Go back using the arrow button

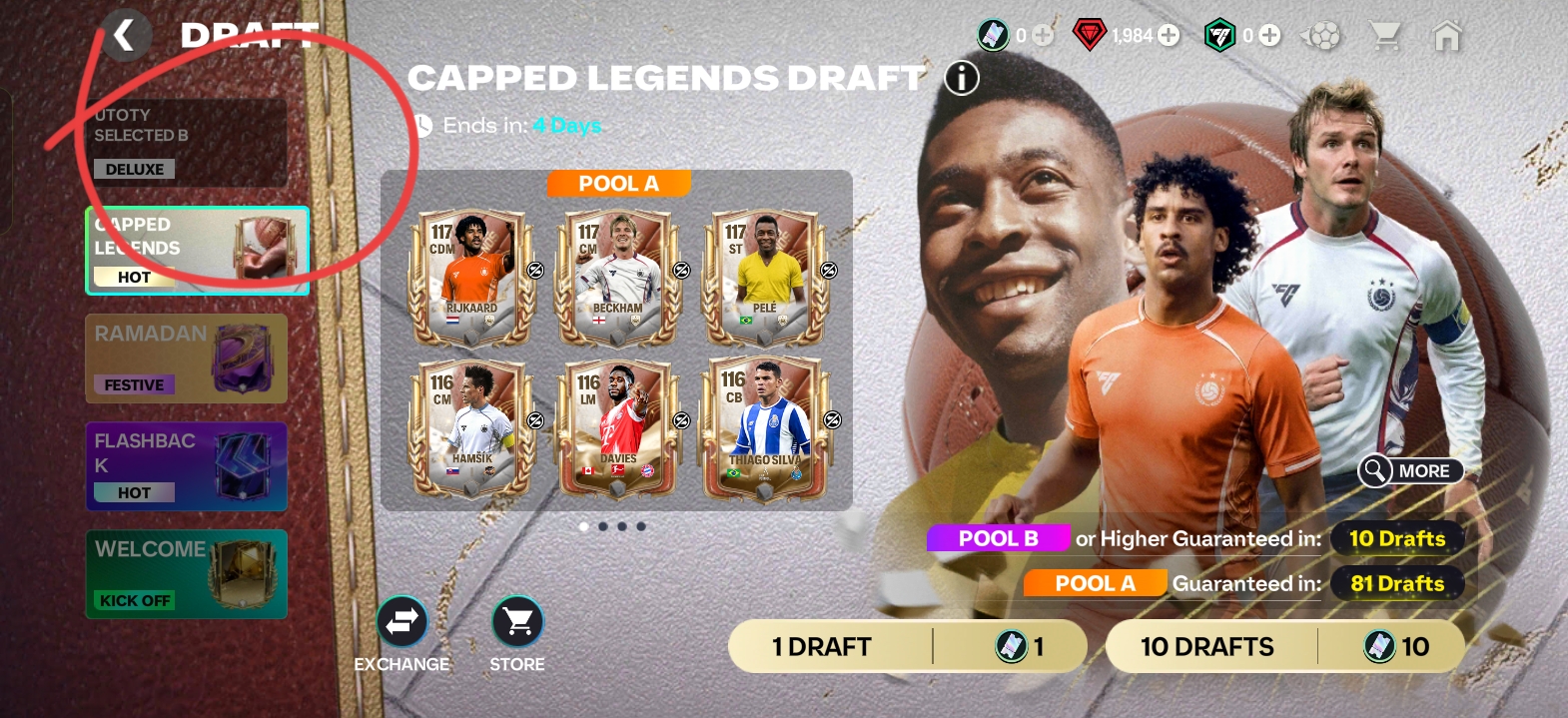coord(124,36)
